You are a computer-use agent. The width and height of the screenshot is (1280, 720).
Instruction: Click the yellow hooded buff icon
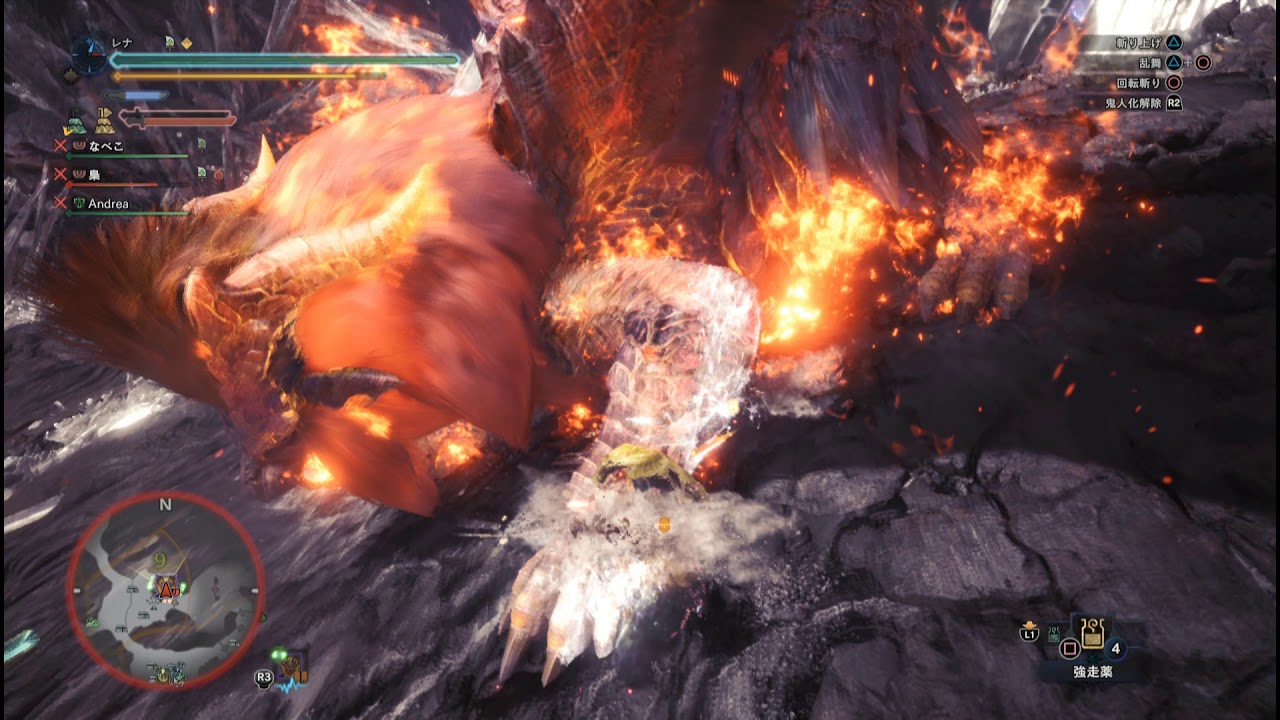point(105,123)
